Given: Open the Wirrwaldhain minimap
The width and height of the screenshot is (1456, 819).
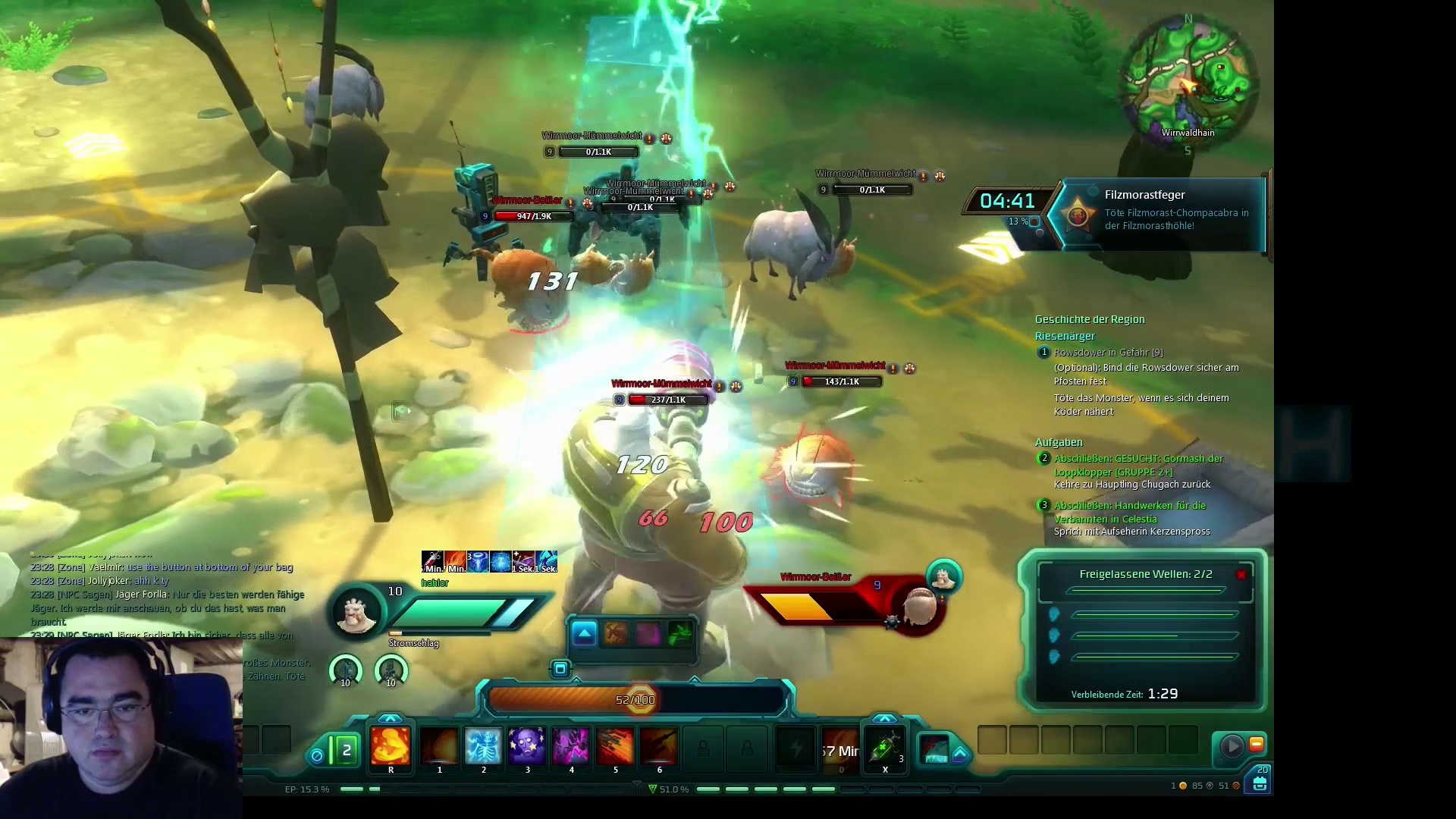Looking at the screenshot, I should [x=1188, y=82].
